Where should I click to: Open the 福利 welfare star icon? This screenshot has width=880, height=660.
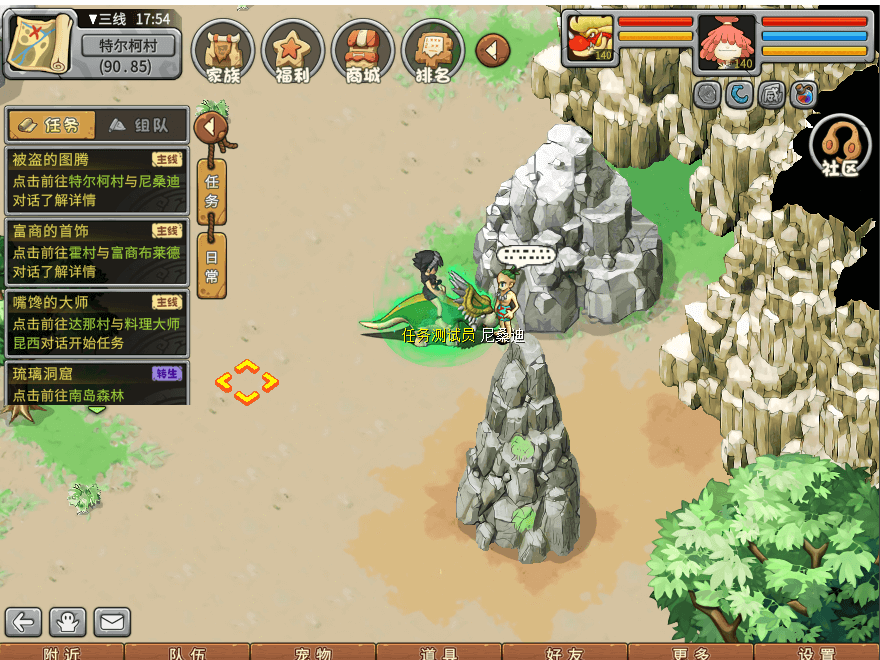point(292,50)
